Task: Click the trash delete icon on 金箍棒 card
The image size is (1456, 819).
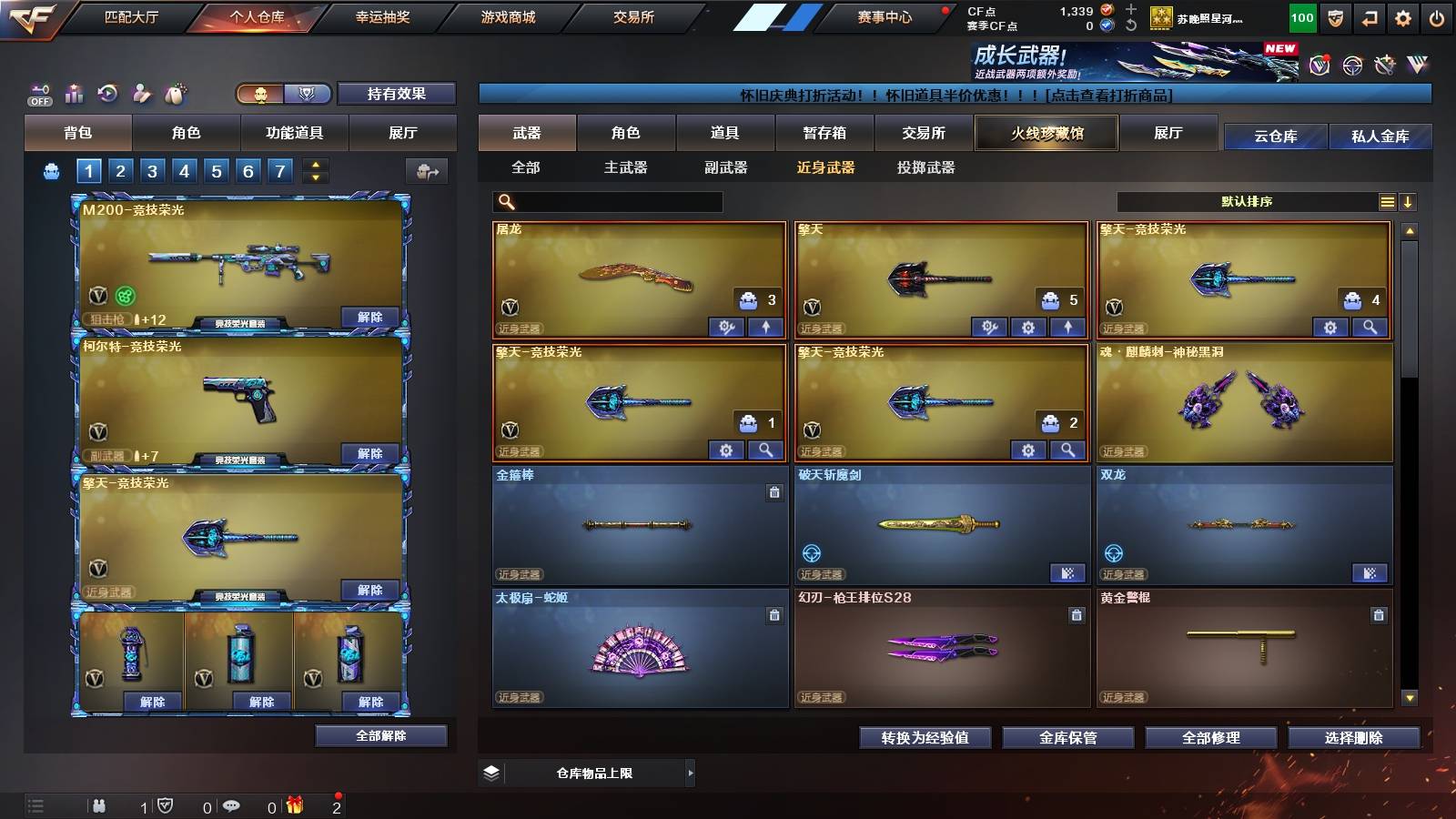Action: [774, 492]
